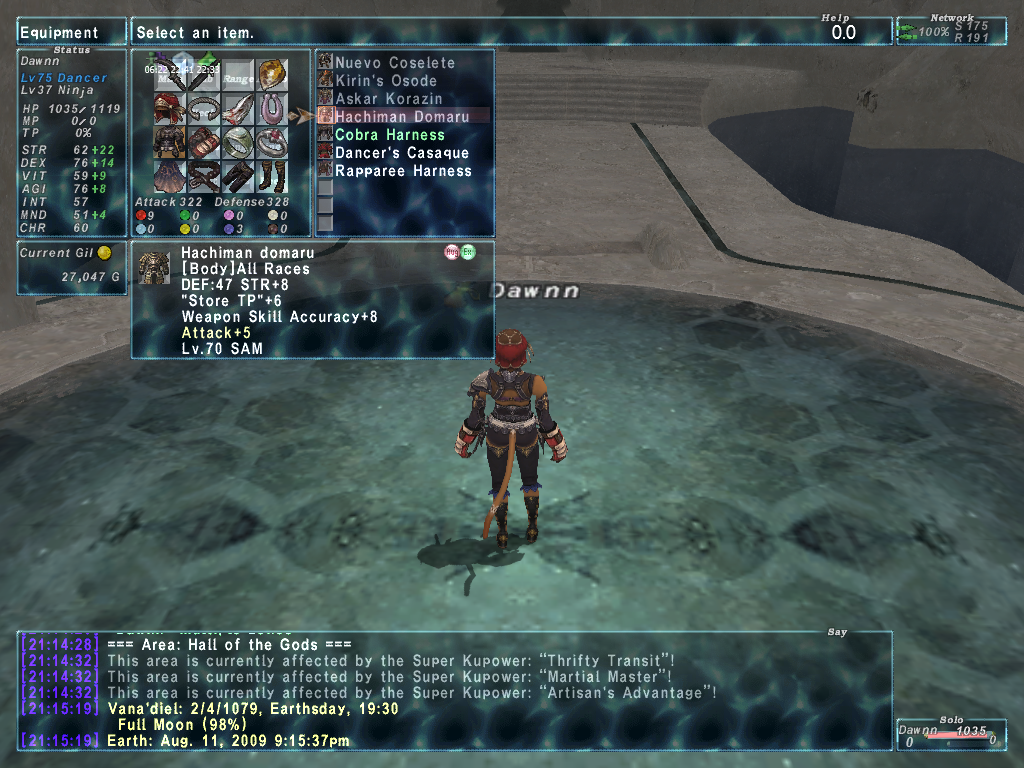Viewport: 1024px width, 768px height.
Task: Pick the green Cobra Harness entry
Action: [x=389, y=135]
